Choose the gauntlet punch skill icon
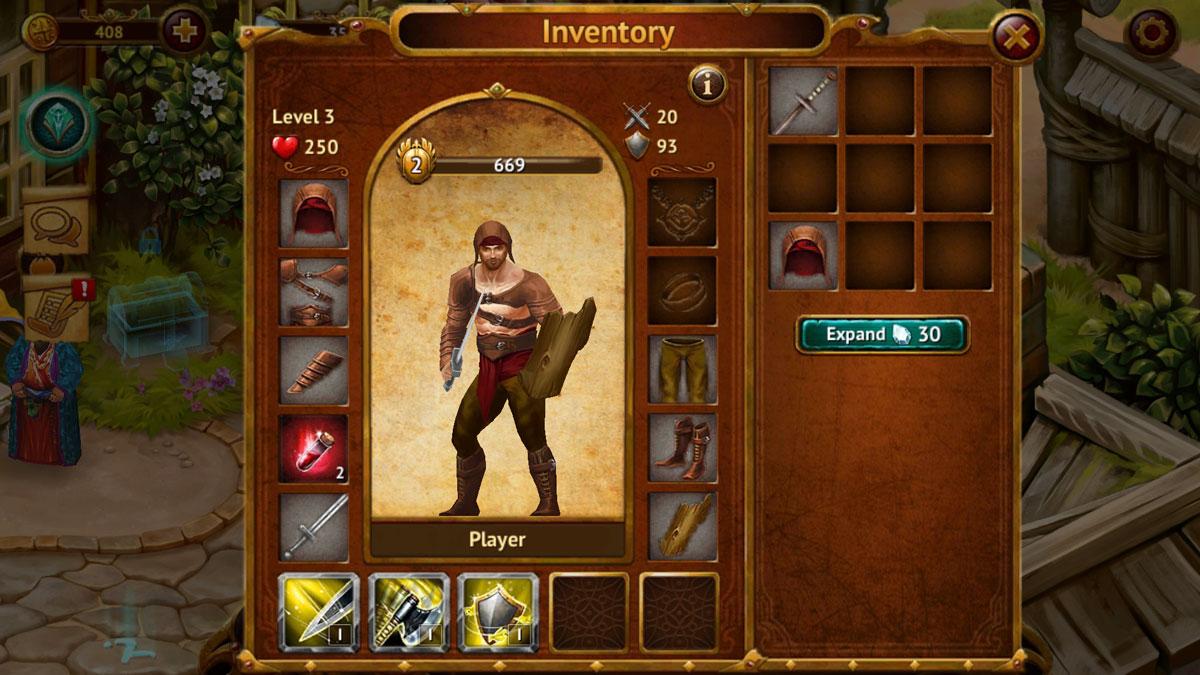 pos(408,612)
